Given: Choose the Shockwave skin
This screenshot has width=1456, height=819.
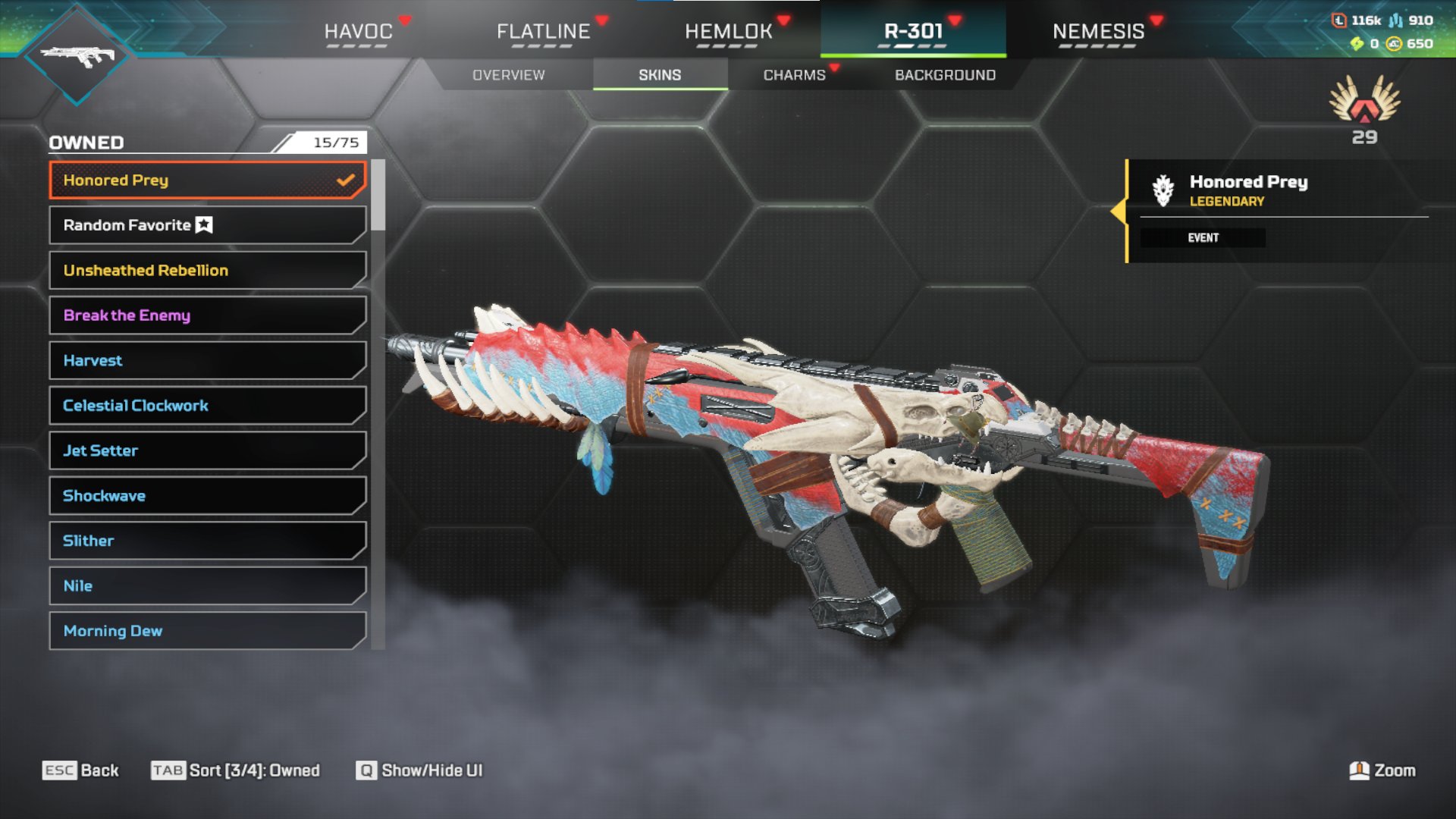Looking at the screenshot, I should point(207,495).
